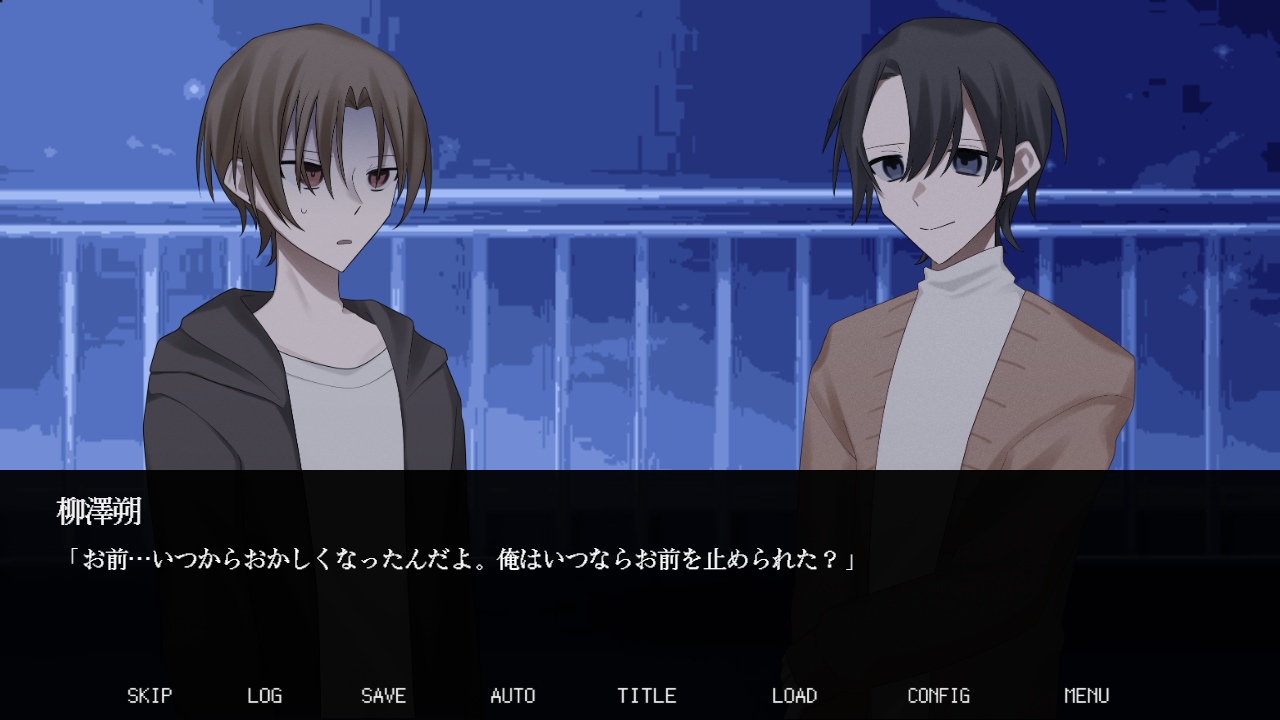Open the MENU
Image resolution: width=1280 pixels, height=720 pixels.
(x=1086, y=695)
